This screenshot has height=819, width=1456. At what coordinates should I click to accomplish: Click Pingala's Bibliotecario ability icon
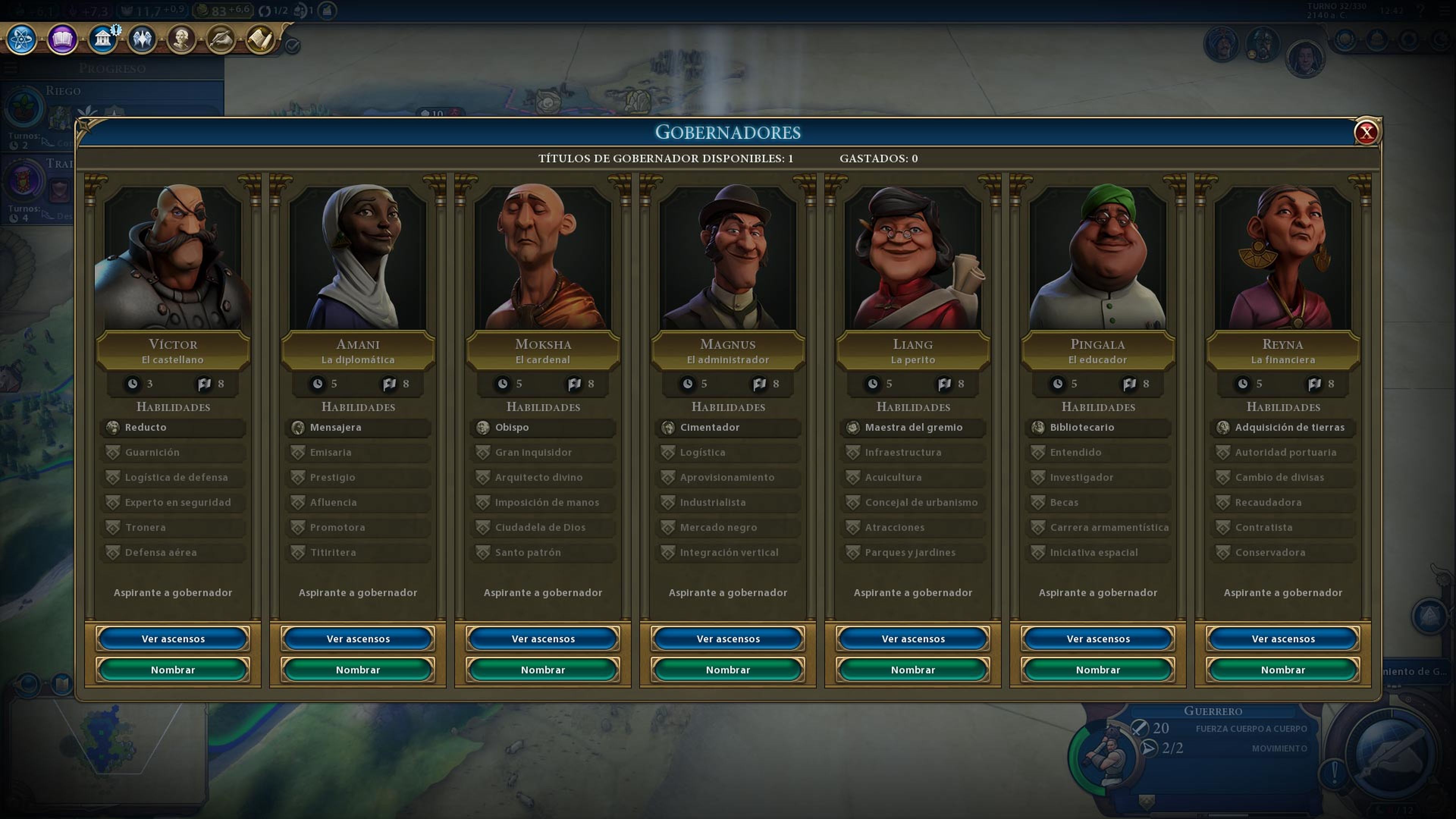click(x=1038, y=428)
